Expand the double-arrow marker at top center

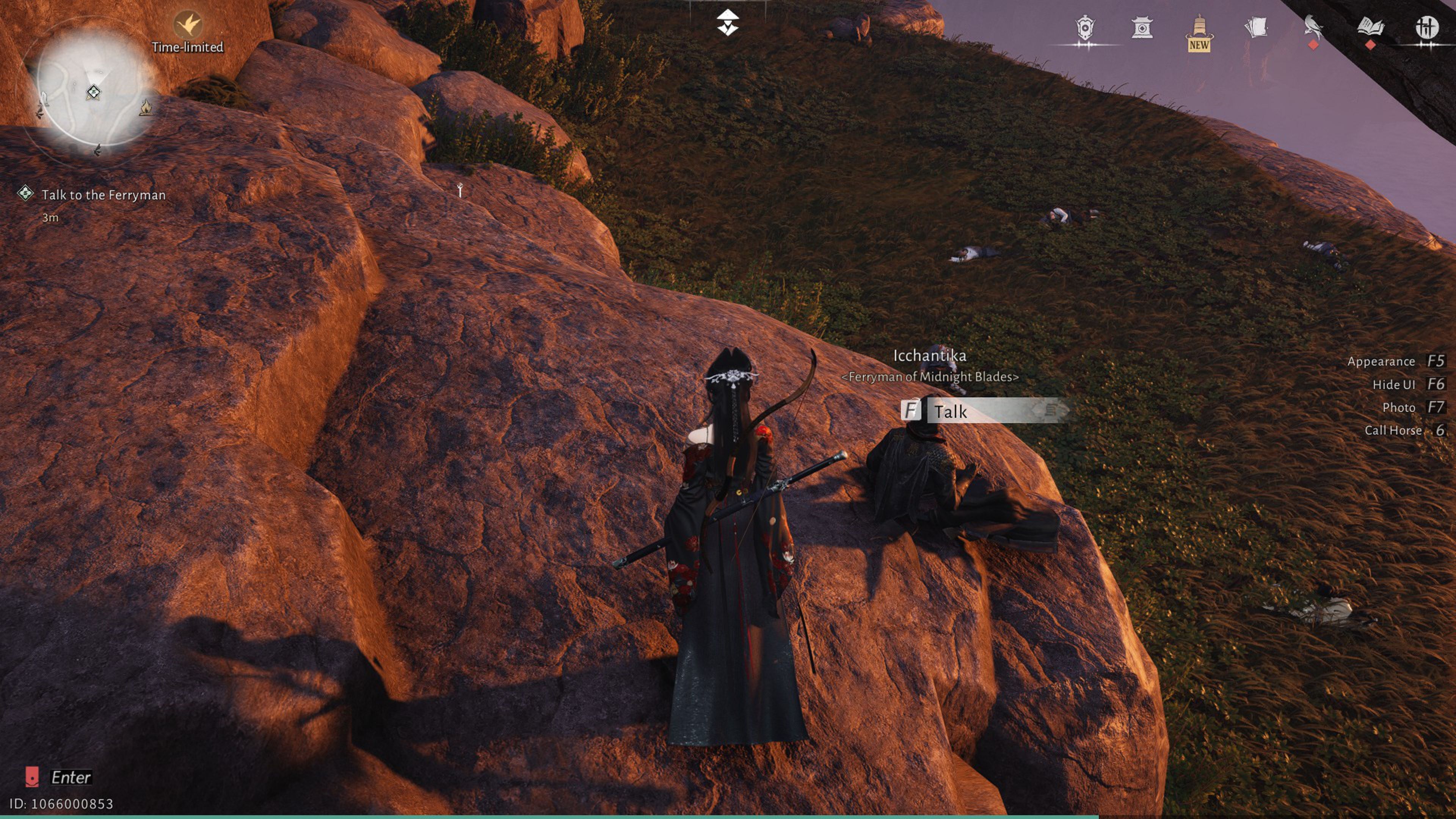coord(728,22)
